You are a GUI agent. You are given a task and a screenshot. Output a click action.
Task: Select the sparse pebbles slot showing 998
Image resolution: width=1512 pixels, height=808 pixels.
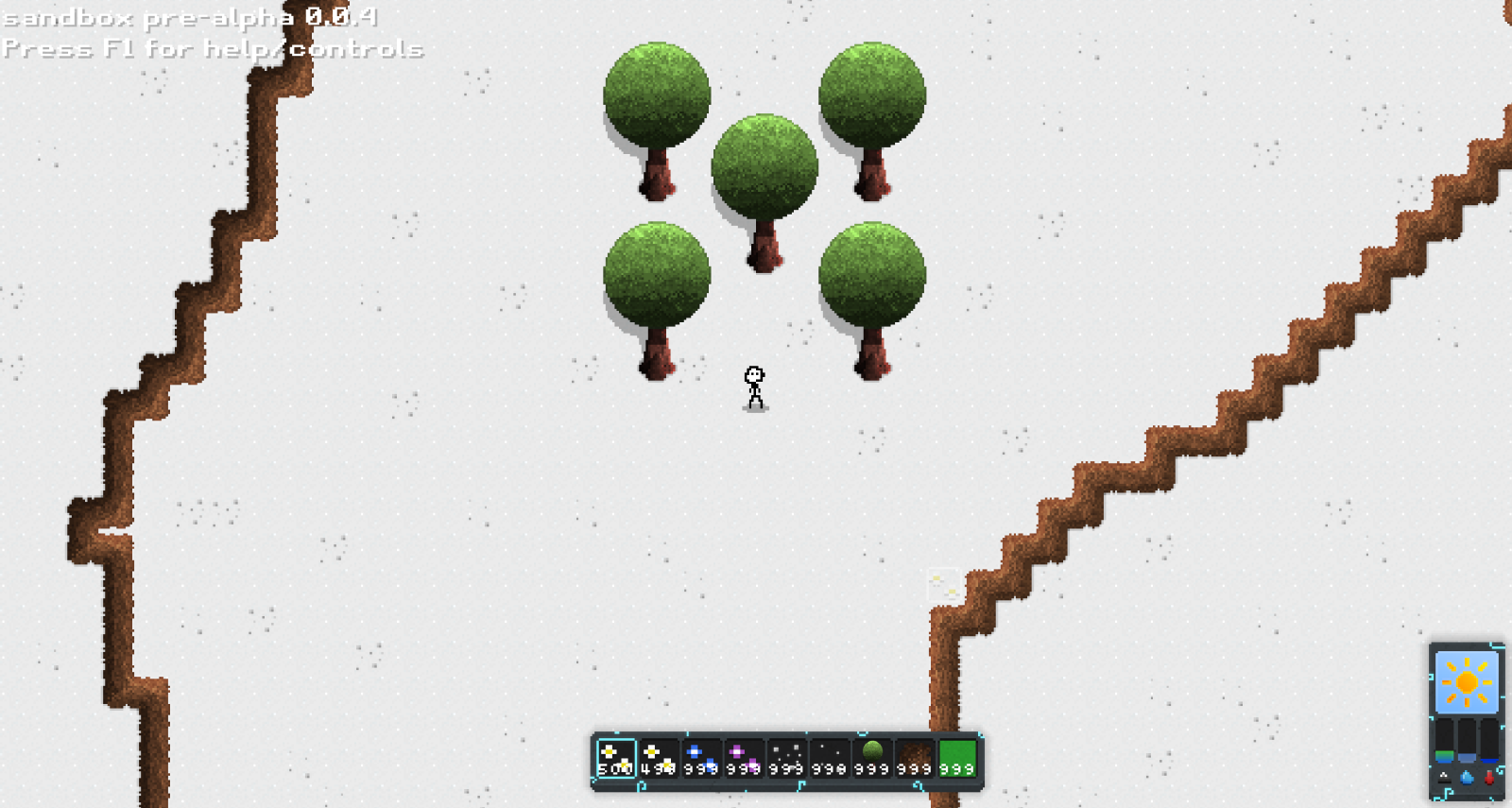click(829, 758)
